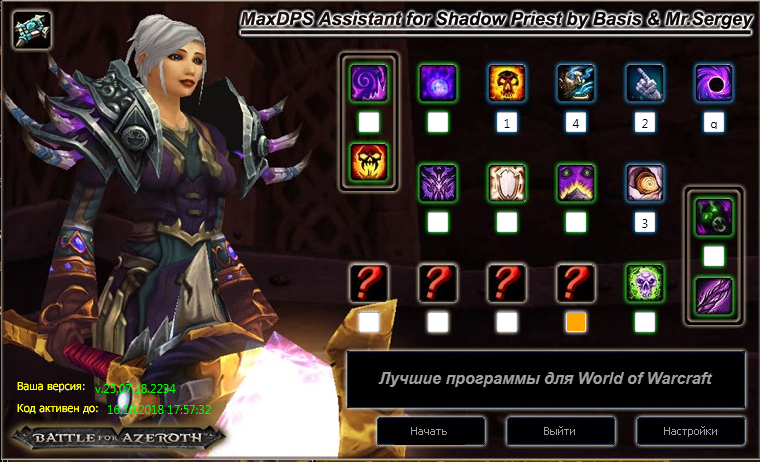
Task: Click the Начать (Start) button
Action: (x=428, y=431)
